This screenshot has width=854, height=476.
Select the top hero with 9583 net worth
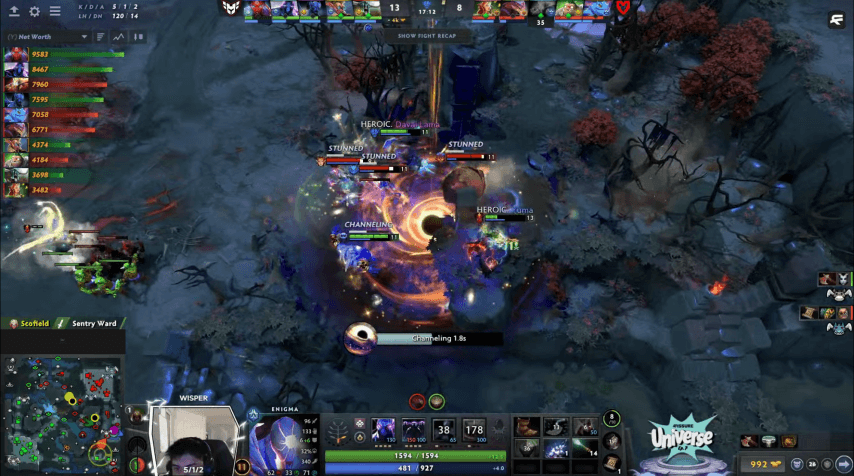pyautogui.click(x=15, y=55)
